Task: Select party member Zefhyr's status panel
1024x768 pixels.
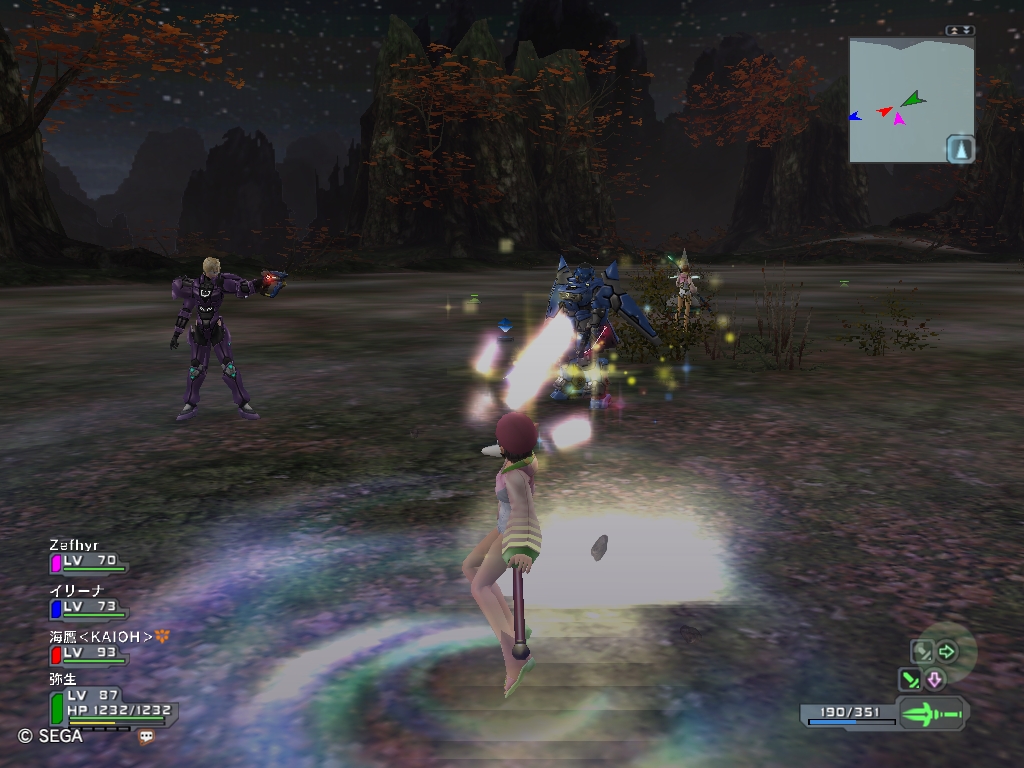Action: click(88, 556)
